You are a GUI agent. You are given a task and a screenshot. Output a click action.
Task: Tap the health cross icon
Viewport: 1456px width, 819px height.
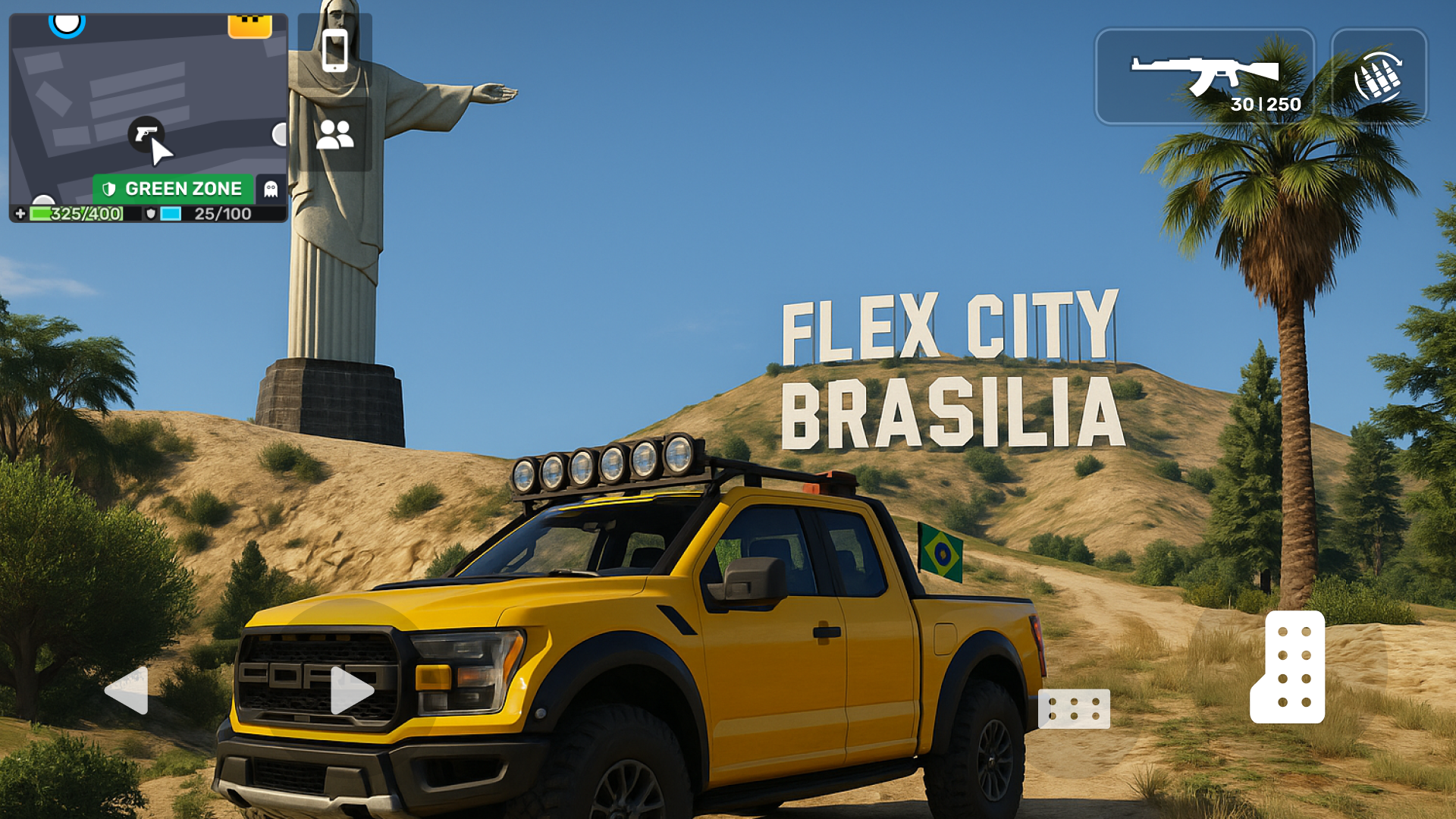18,214
